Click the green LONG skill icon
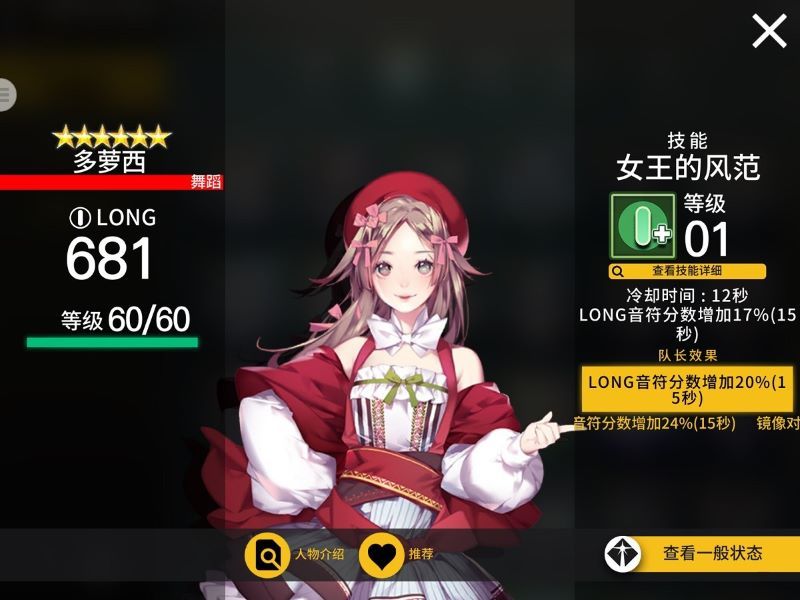The width and height of the screenshot is (800, 600). pos(643,227)
